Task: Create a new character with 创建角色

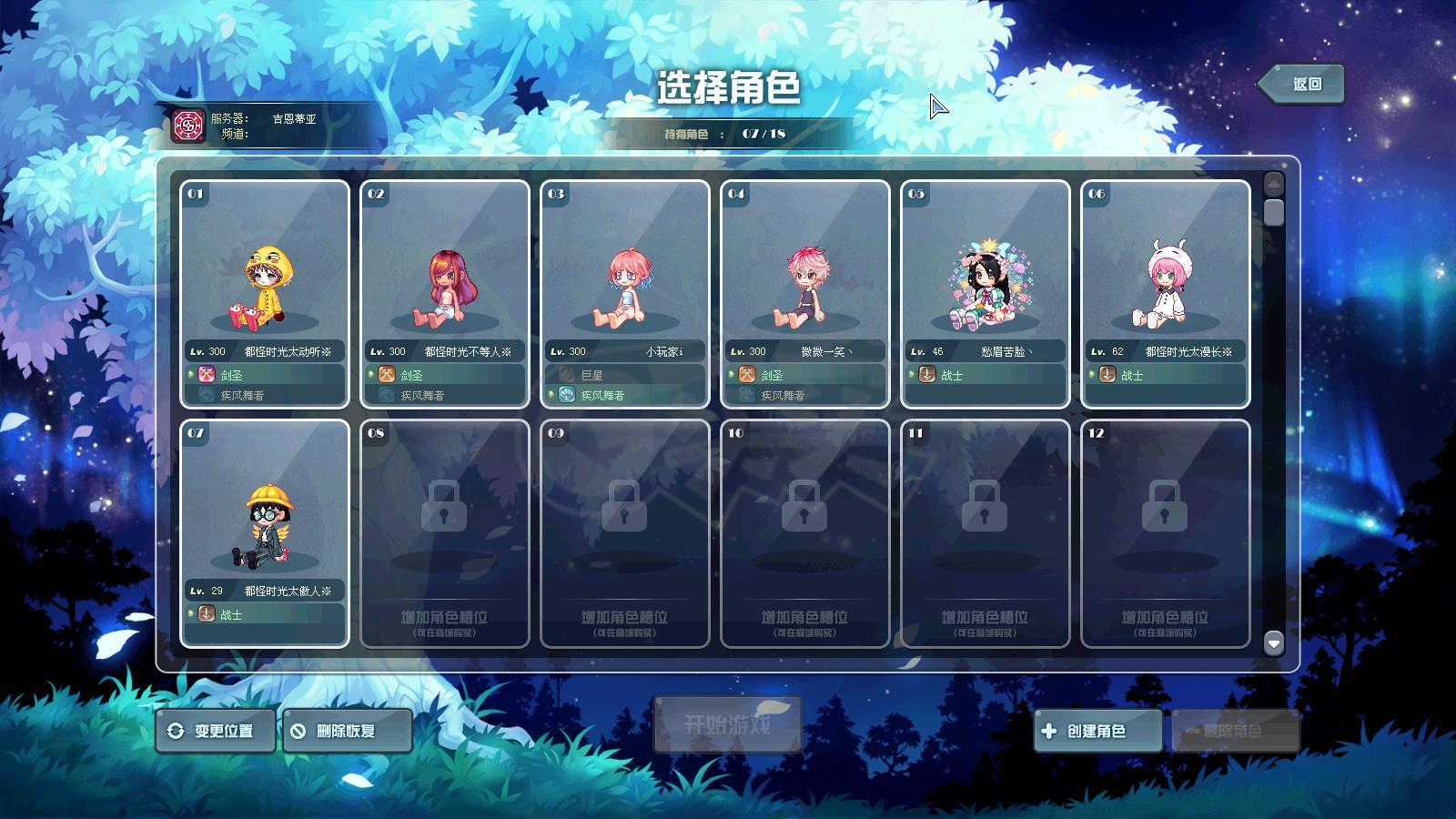Action: [1097, 731]
